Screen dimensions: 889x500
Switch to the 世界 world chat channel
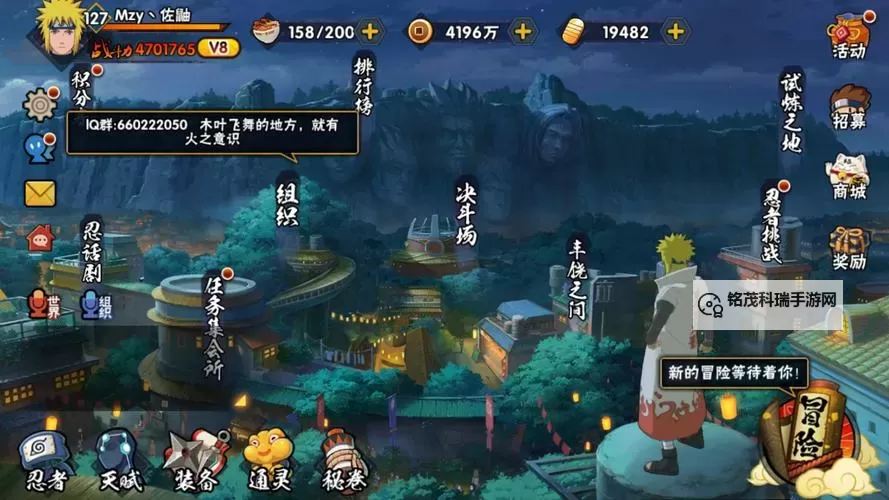tap(42, 304)
